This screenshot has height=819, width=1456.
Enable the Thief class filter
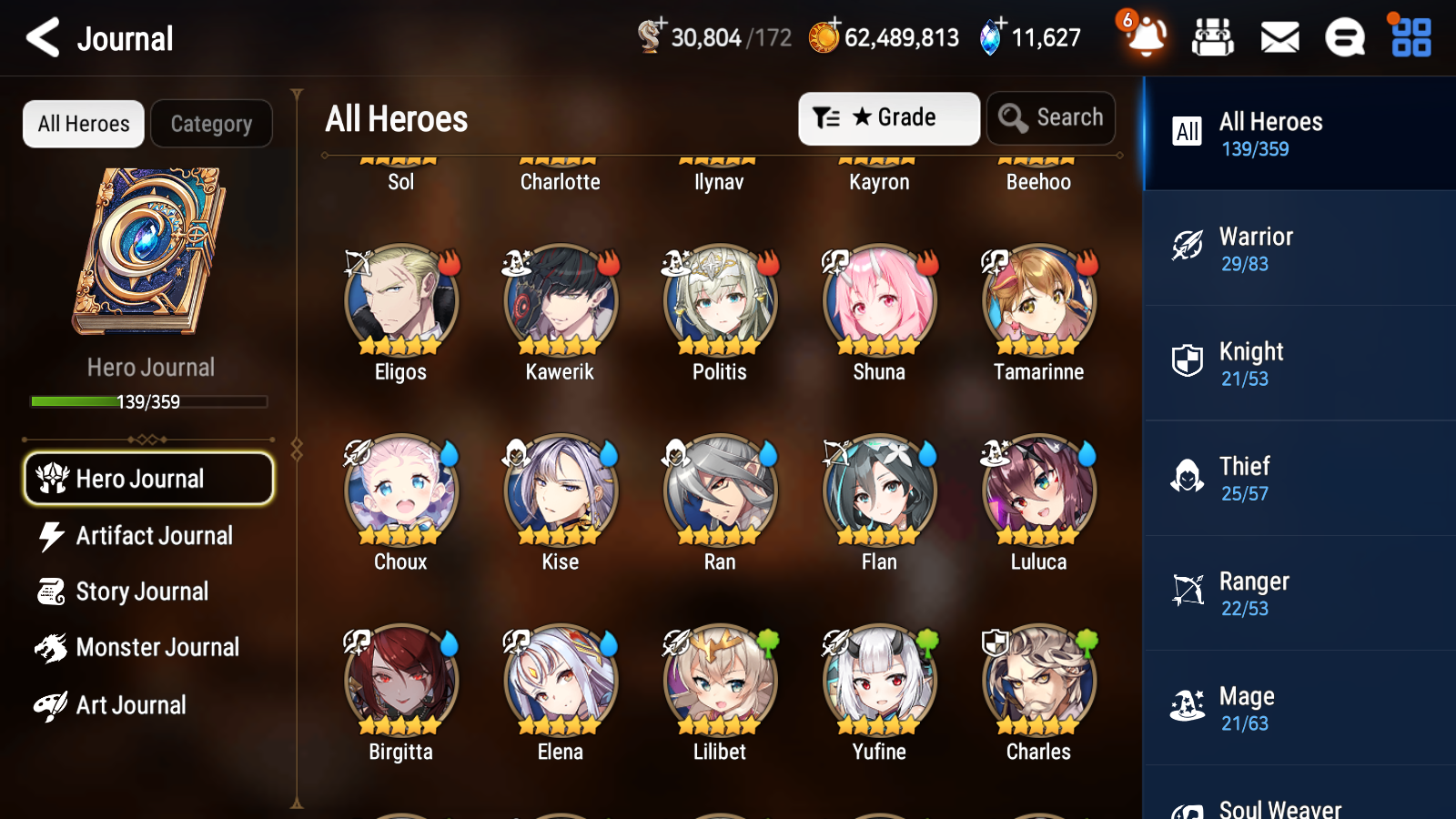pyautogui.click(x=1299, y=478)
